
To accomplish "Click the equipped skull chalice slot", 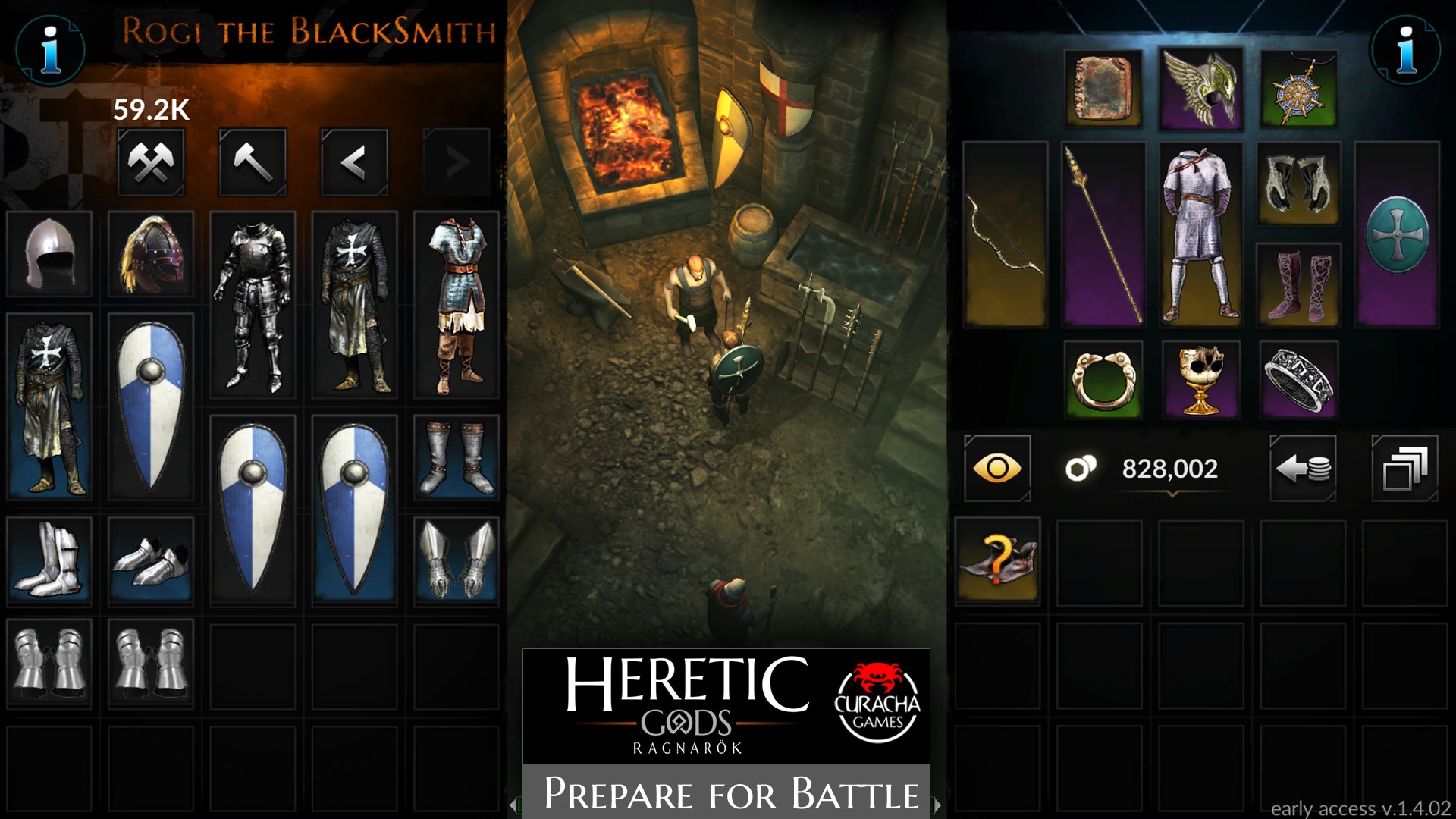I will (1201, 380).
